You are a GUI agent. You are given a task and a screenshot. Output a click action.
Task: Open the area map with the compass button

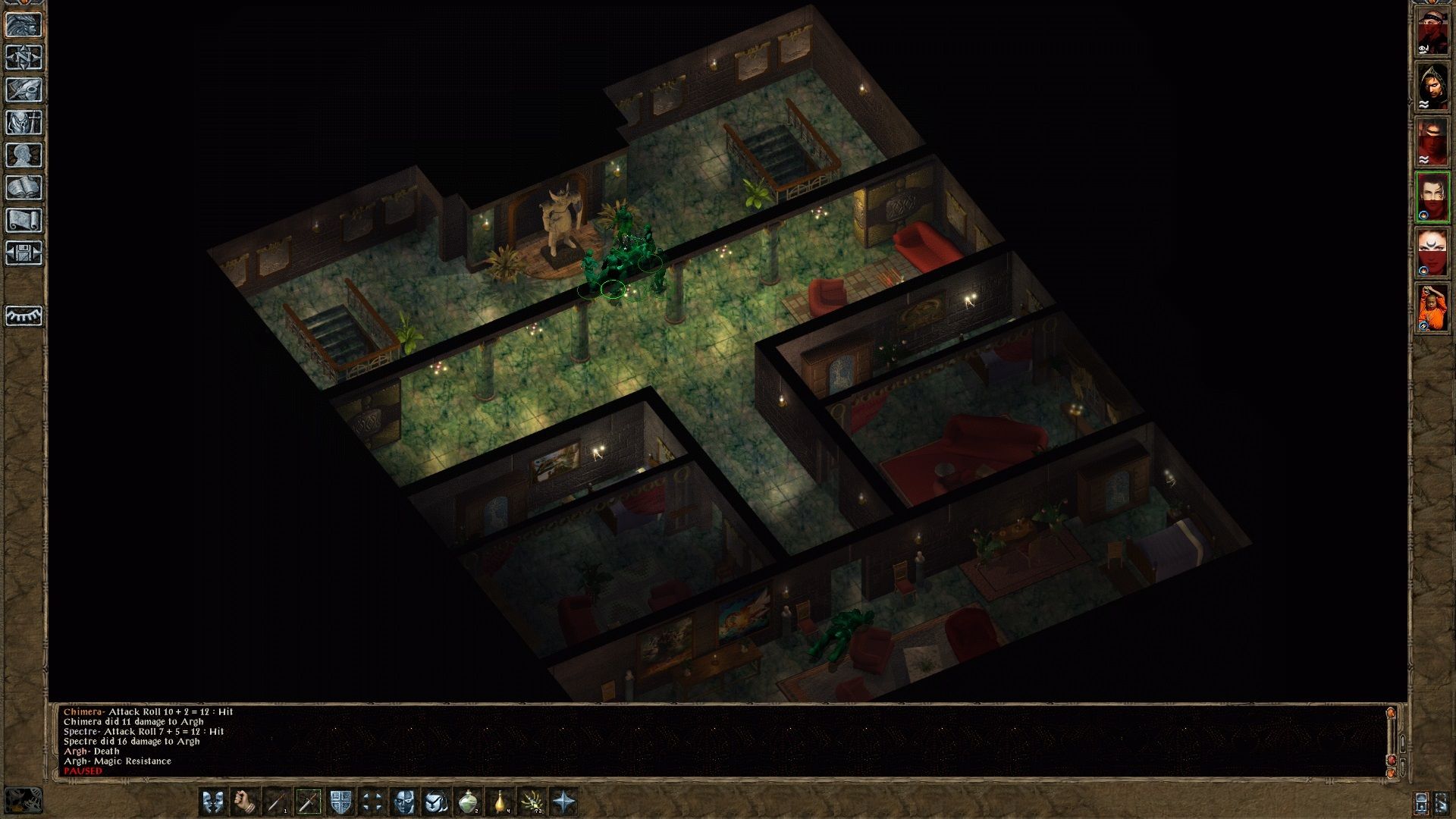[24, 58]
